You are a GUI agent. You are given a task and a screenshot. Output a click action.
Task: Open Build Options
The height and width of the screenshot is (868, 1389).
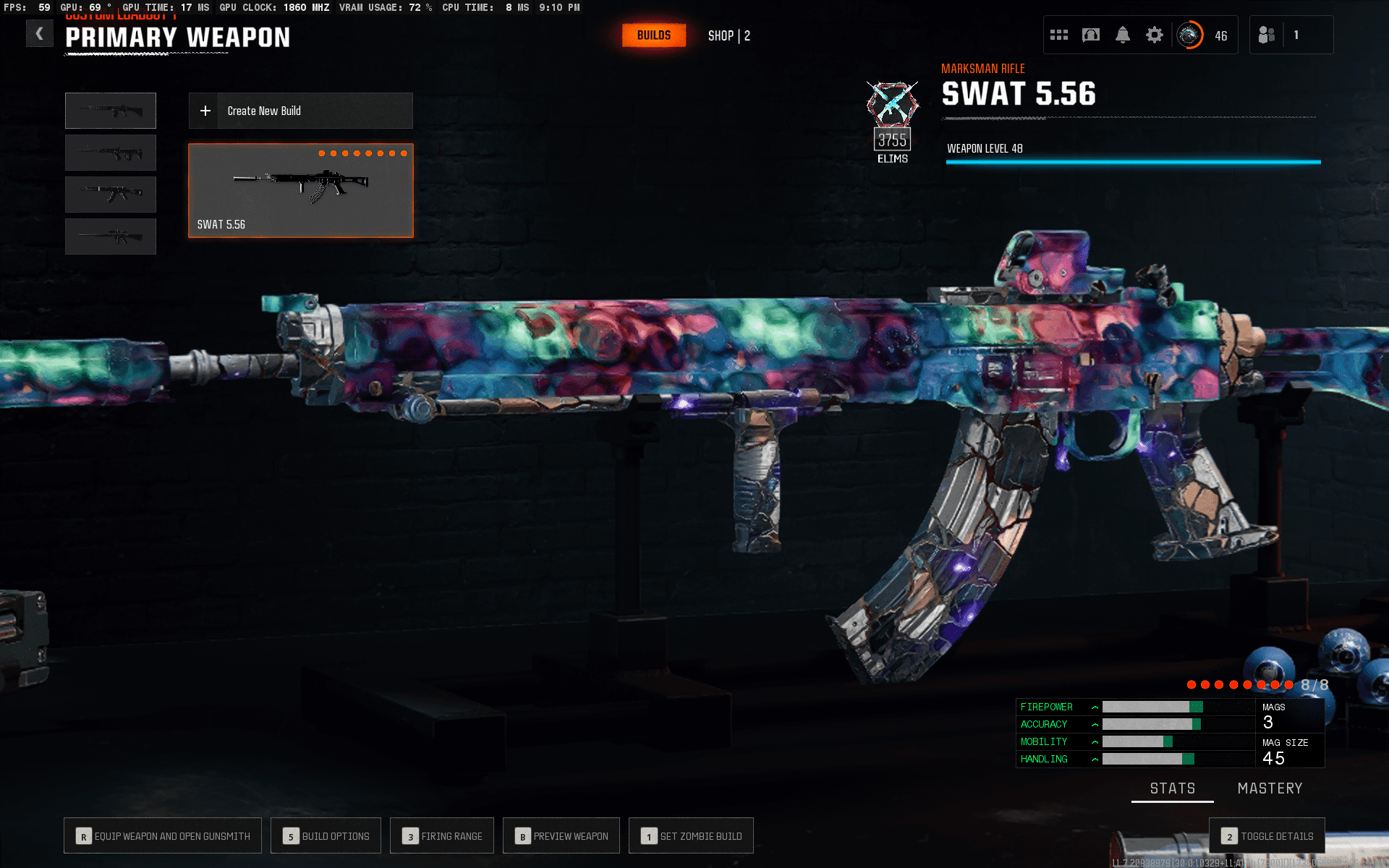pyautogui.click(x=326, y=836)
